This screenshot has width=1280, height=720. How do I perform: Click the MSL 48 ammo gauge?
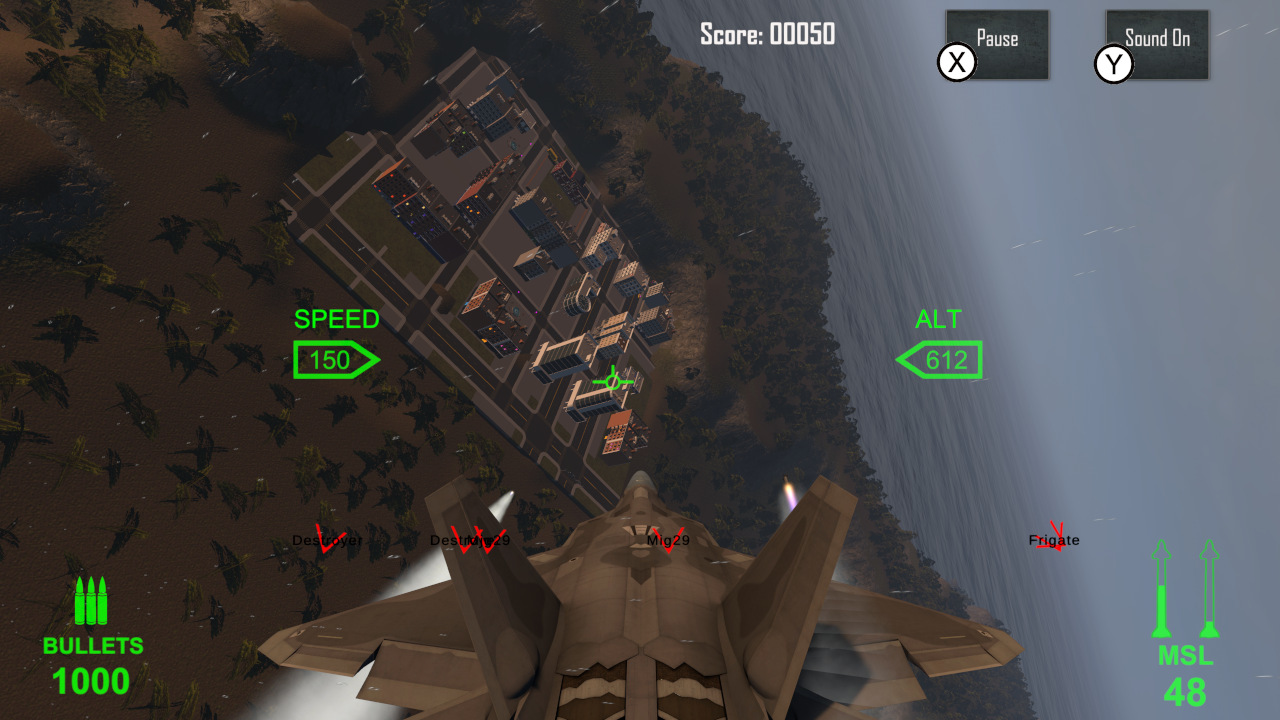coord(1183,670)
